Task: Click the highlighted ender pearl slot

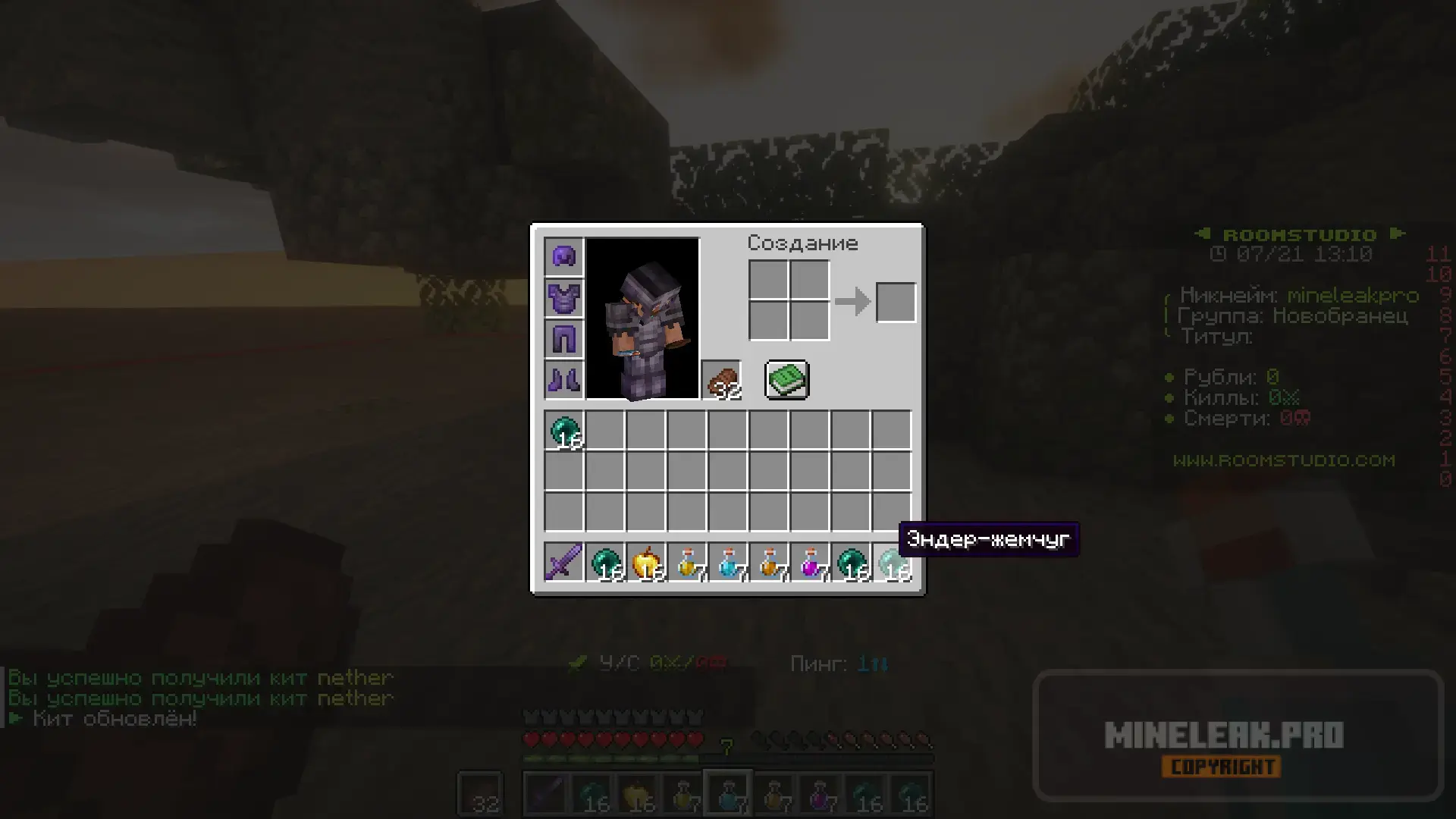Action: pyautogui.click(x=892, y=563)
